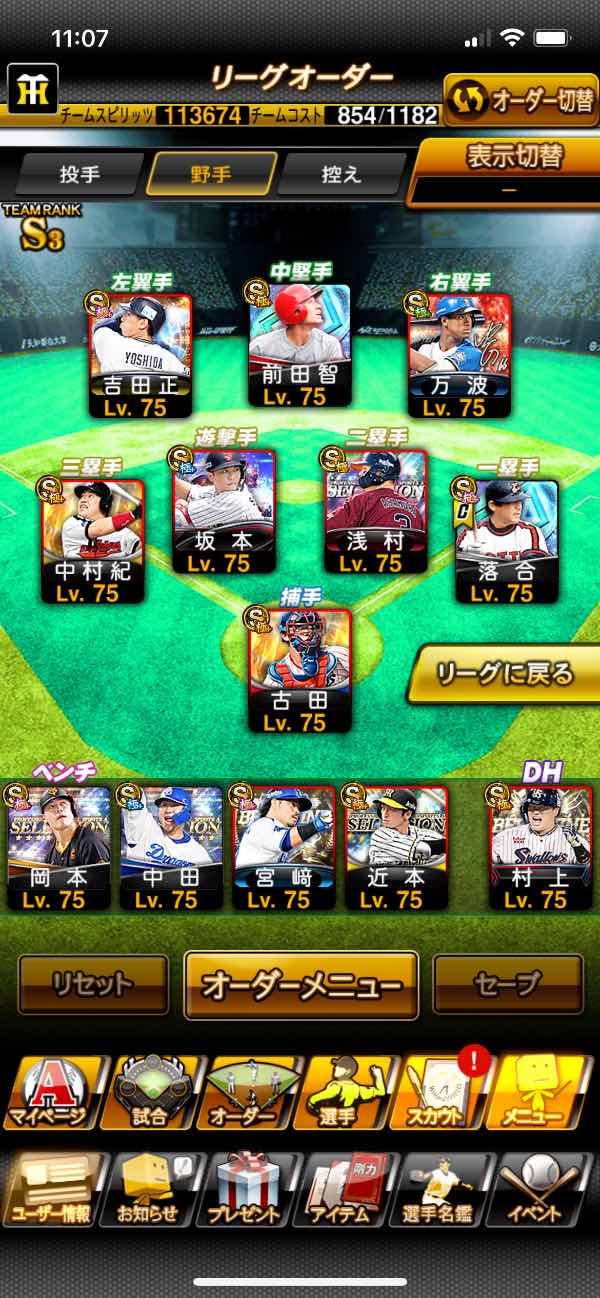600x1298 pixels.
Task: Select the 控え tab
Action: (341, 174)
